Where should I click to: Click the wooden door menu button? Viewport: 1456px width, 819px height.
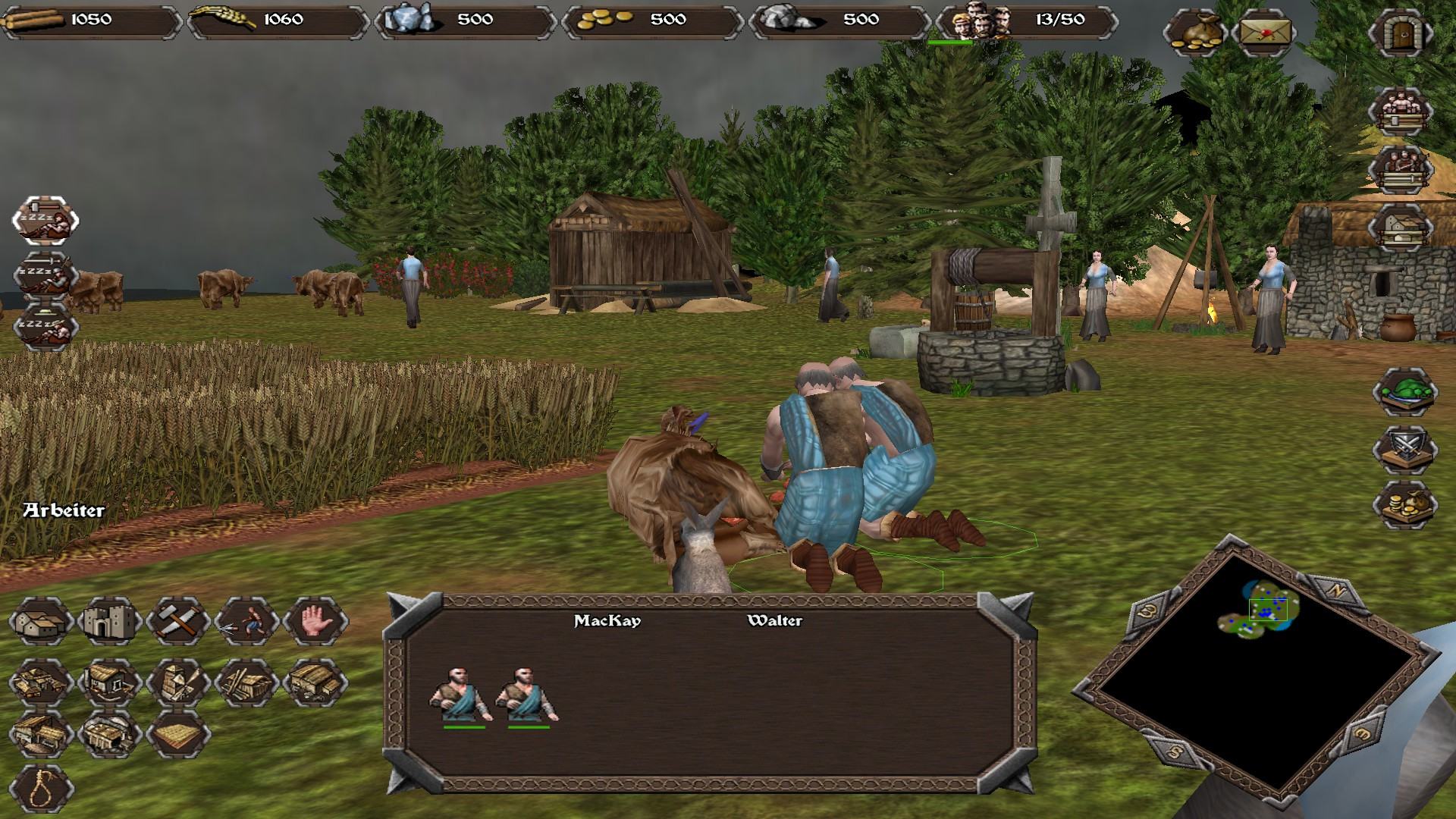(1400, 34)
